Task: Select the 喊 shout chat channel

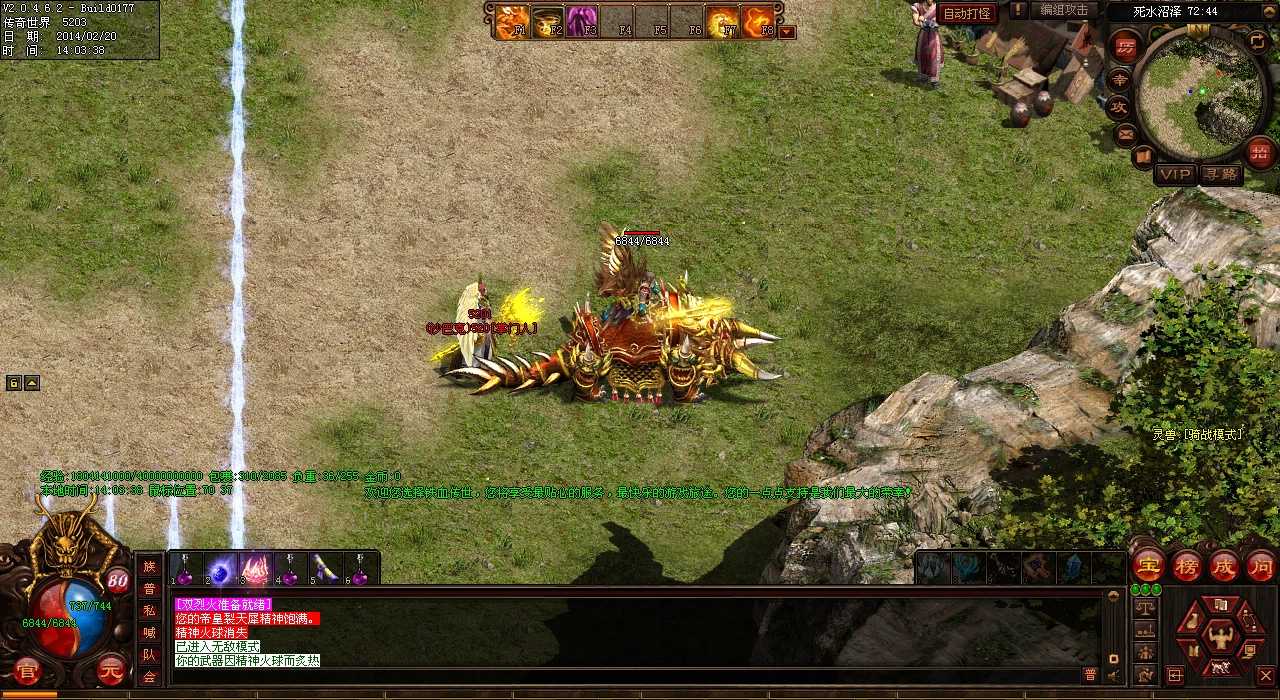Action: click(149, 633)
